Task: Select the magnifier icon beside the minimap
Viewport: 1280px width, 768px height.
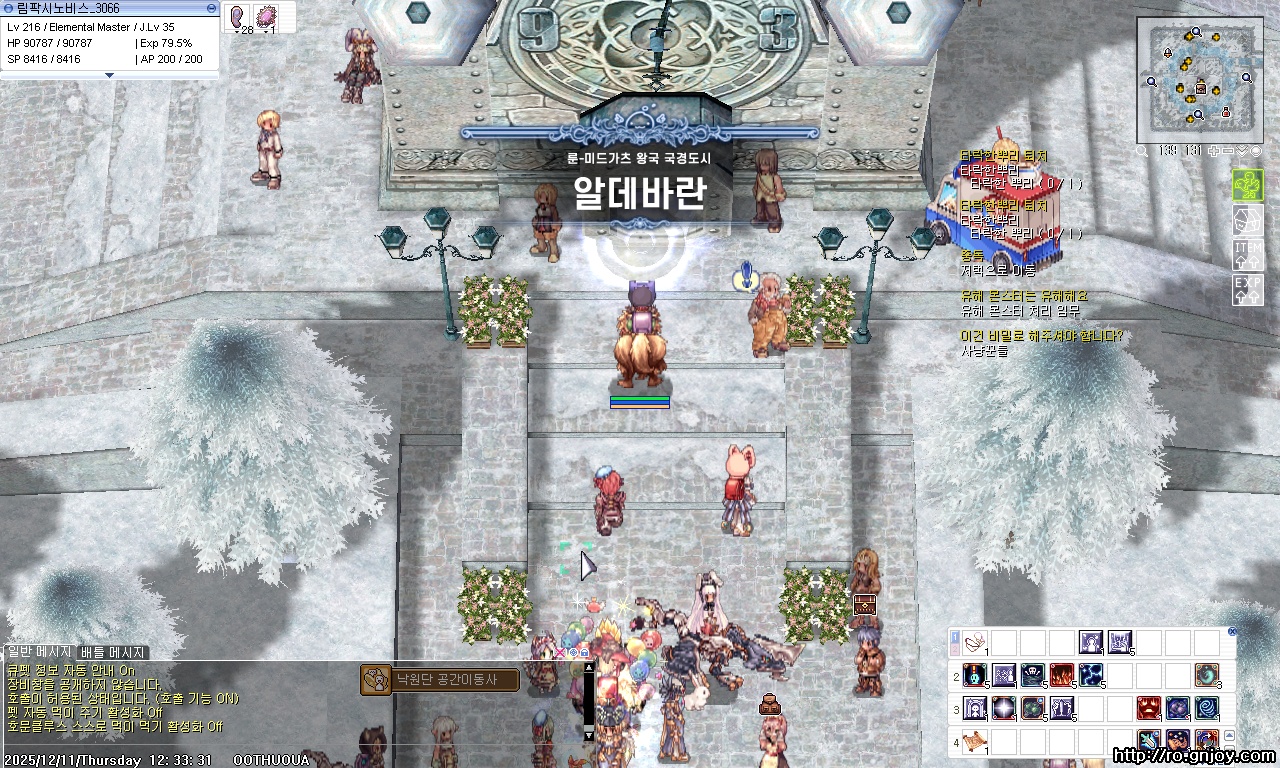Action: [1142, 151]
